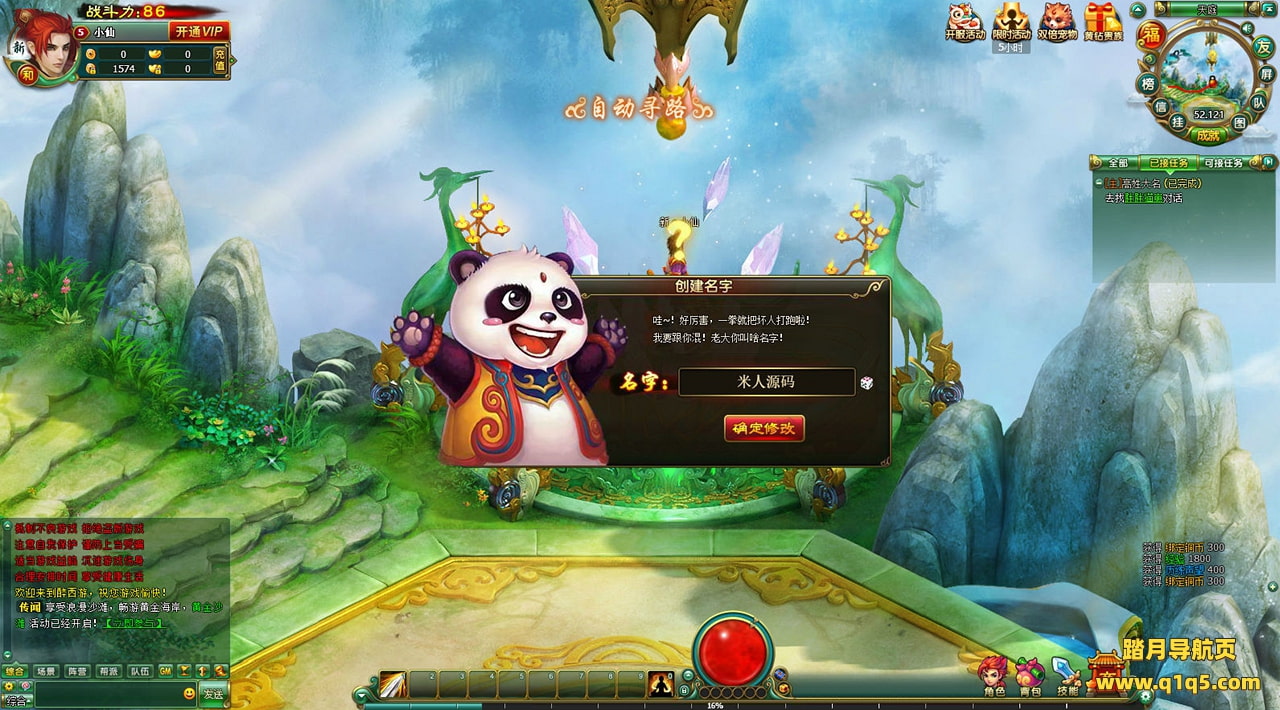Open the red 福 welfare button
The image size is (1280, 710).
[x=1152, y=35]
